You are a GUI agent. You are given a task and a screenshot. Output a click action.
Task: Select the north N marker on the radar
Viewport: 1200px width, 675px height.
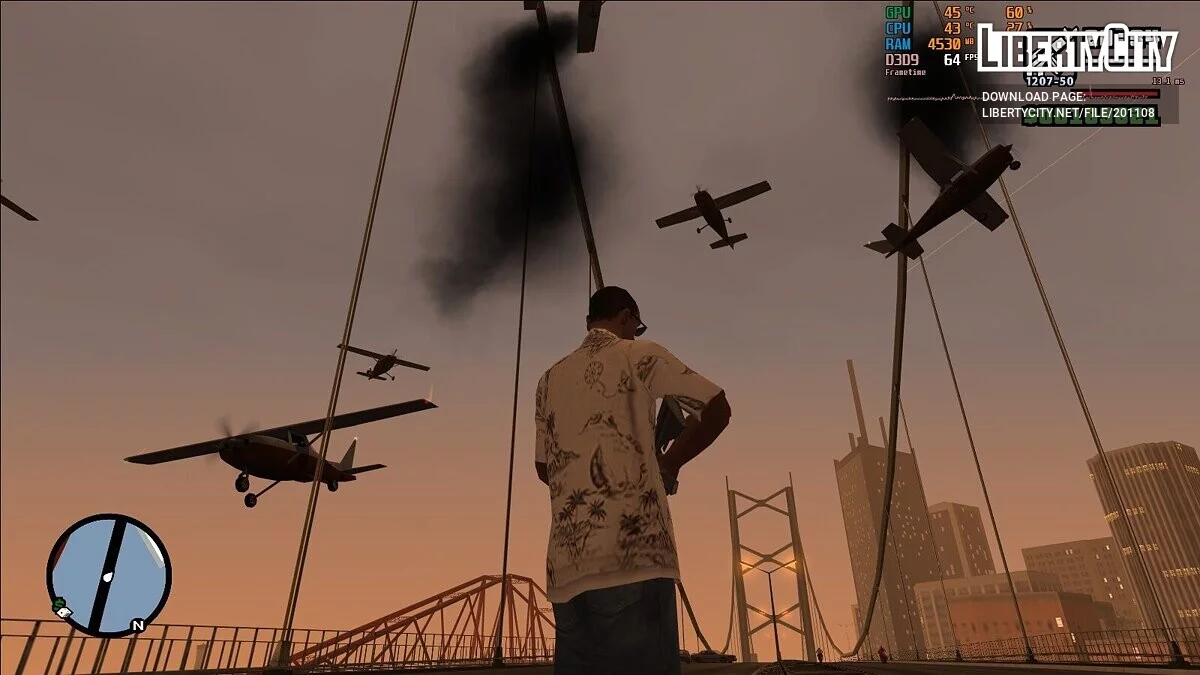[138, 625]
